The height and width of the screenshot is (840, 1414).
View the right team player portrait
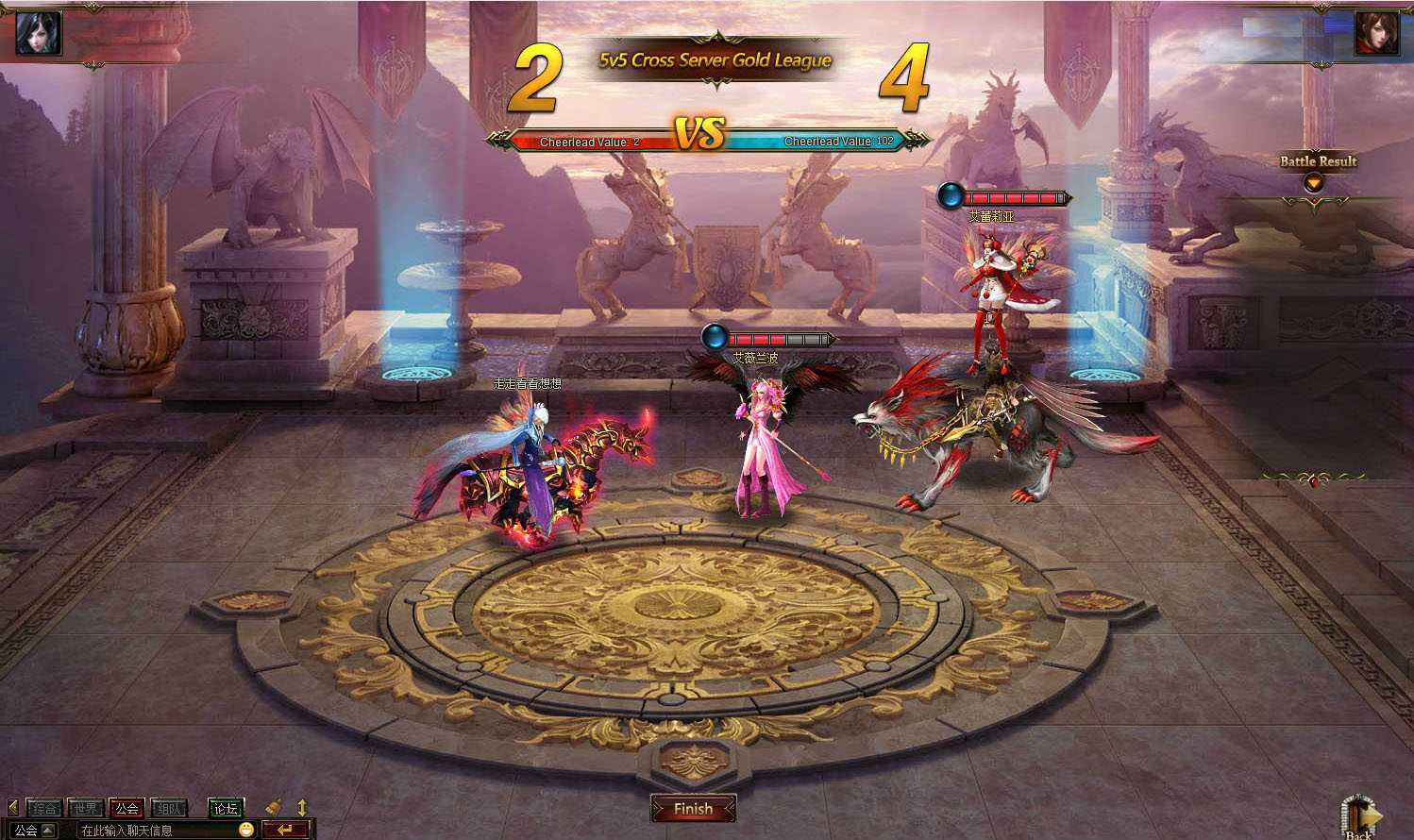tap(1376, 34)
